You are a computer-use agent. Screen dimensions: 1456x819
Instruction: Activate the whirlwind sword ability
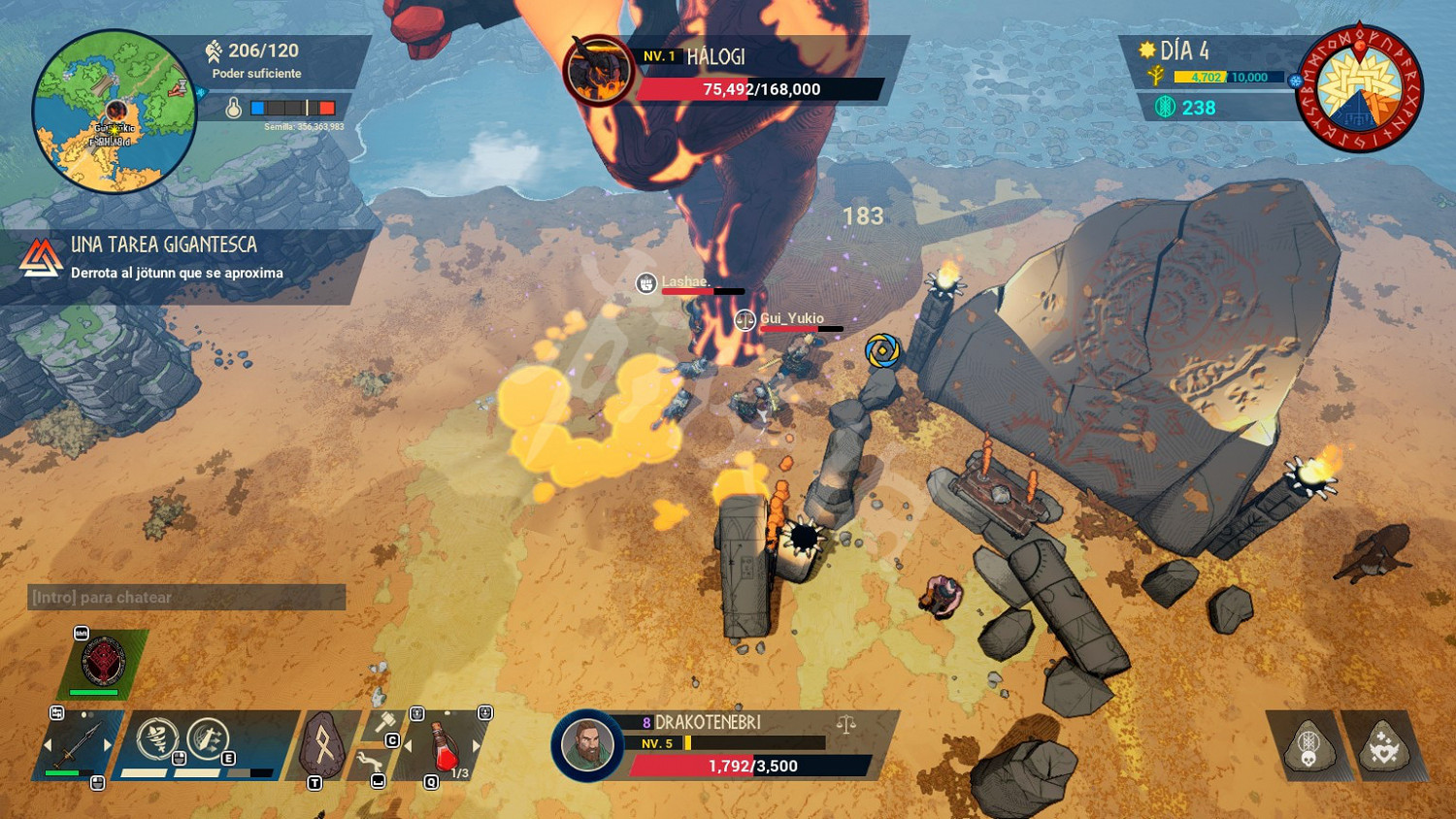(x=157, y=739)
